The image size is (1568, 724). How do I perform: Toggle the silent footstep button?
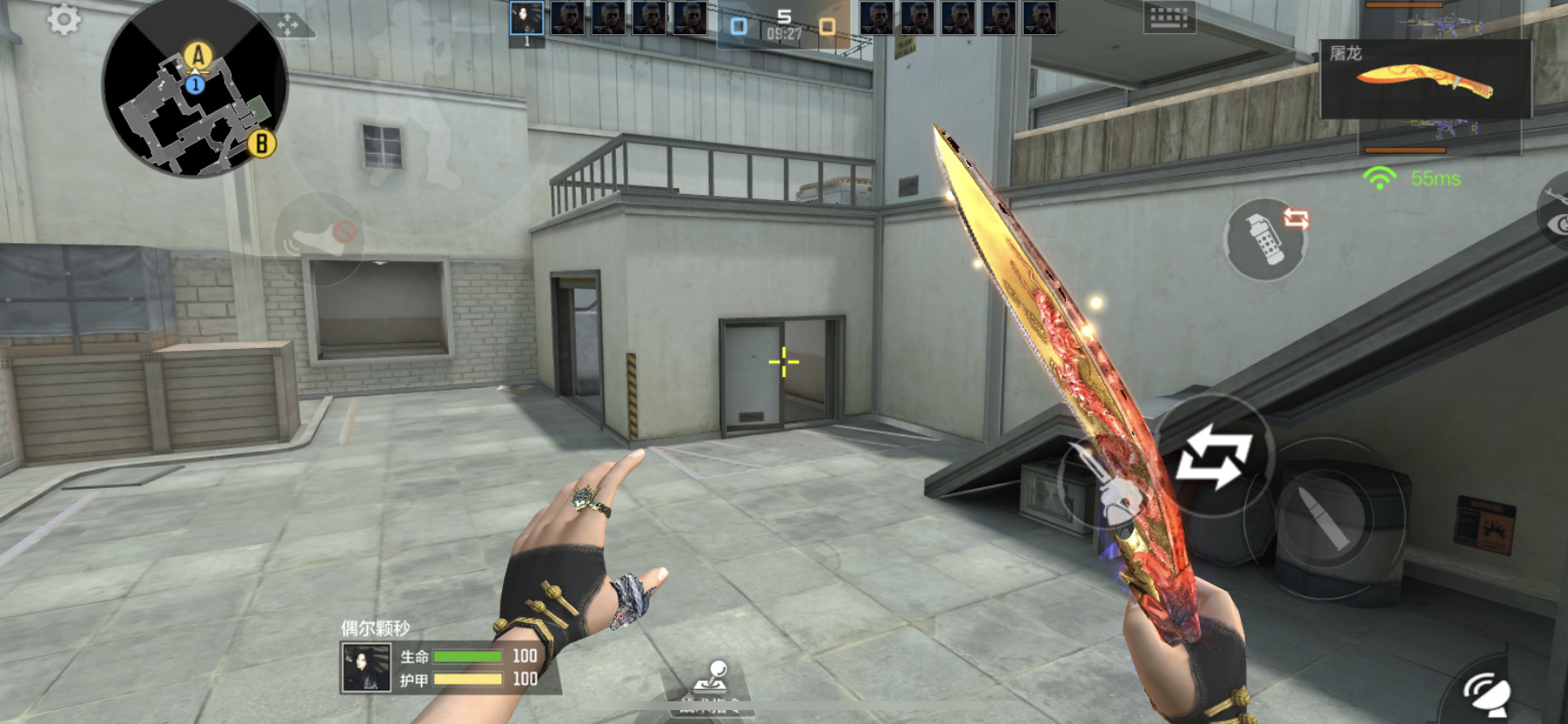(318, 236)
